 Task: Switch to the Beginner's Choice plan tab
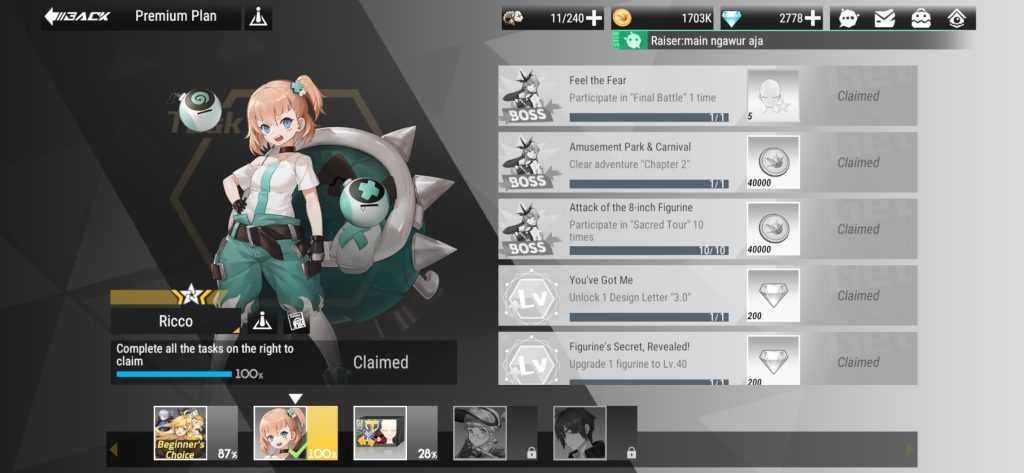click(181, 433)
